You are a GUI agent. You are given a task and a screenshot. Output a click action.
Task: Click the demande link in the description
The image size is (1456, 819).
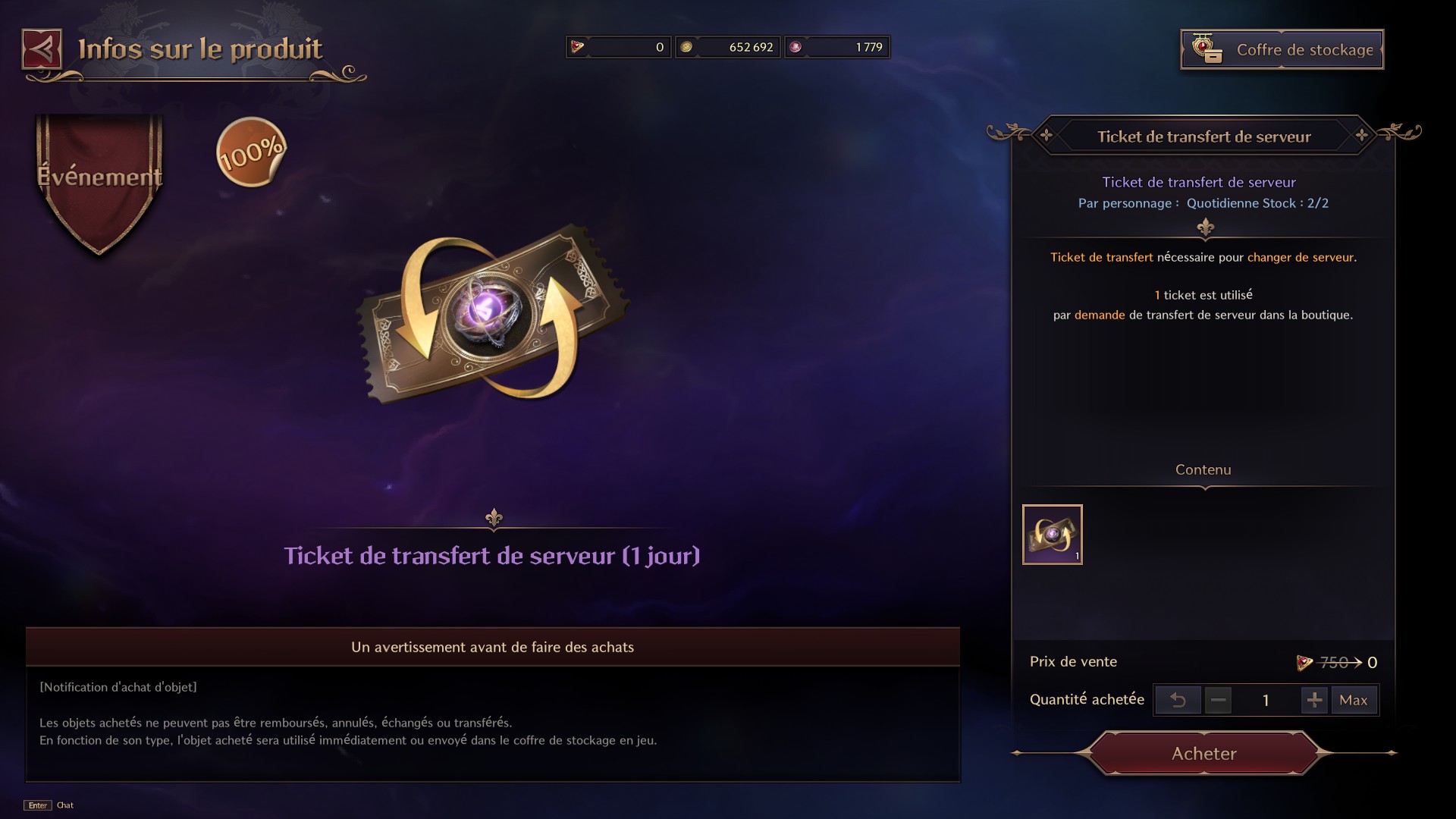click(x=1101, y=315)
